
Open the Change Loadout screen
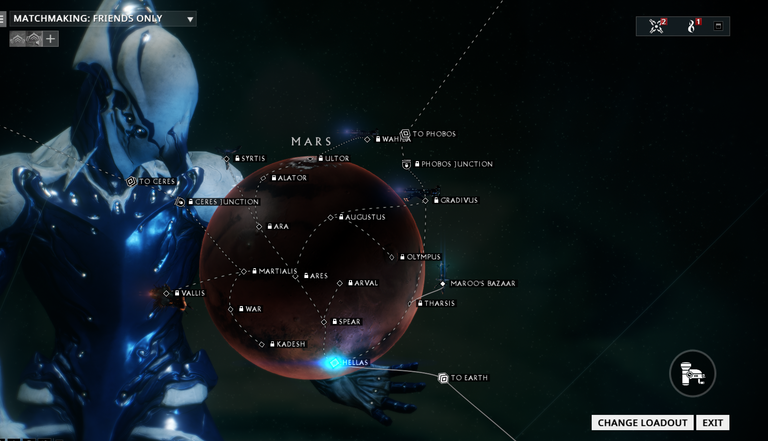pos(642,422)
